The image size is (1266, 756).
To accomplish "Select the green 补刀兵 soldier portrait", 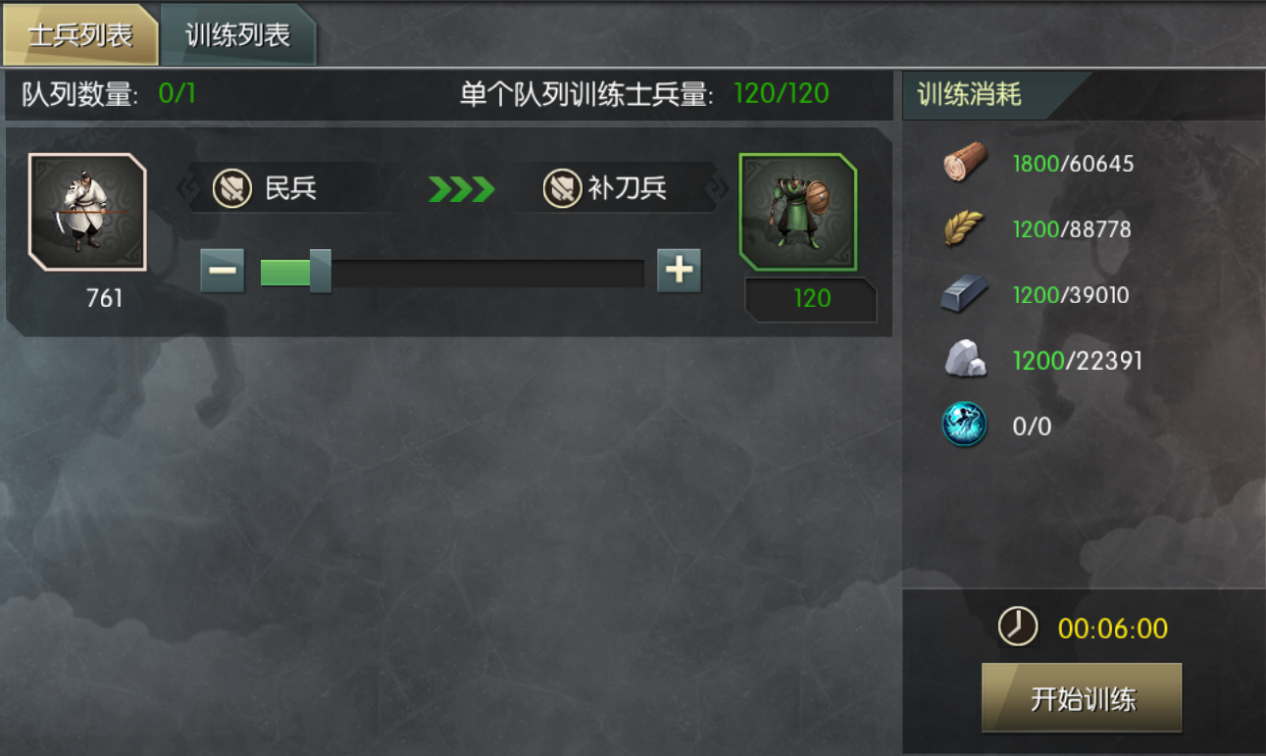I will (798, 212).
